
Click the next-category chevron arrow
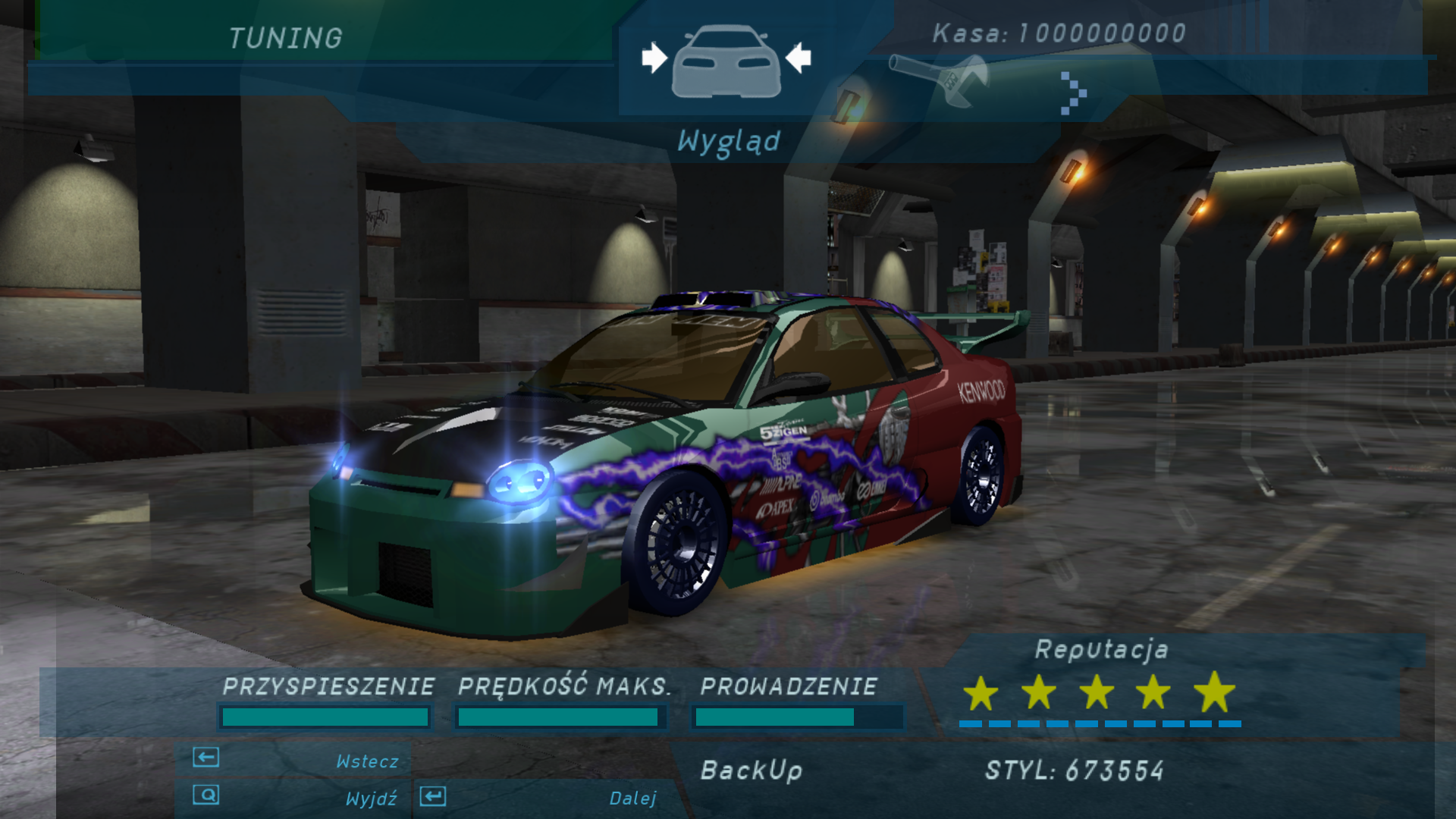[x=1072, y=93]
